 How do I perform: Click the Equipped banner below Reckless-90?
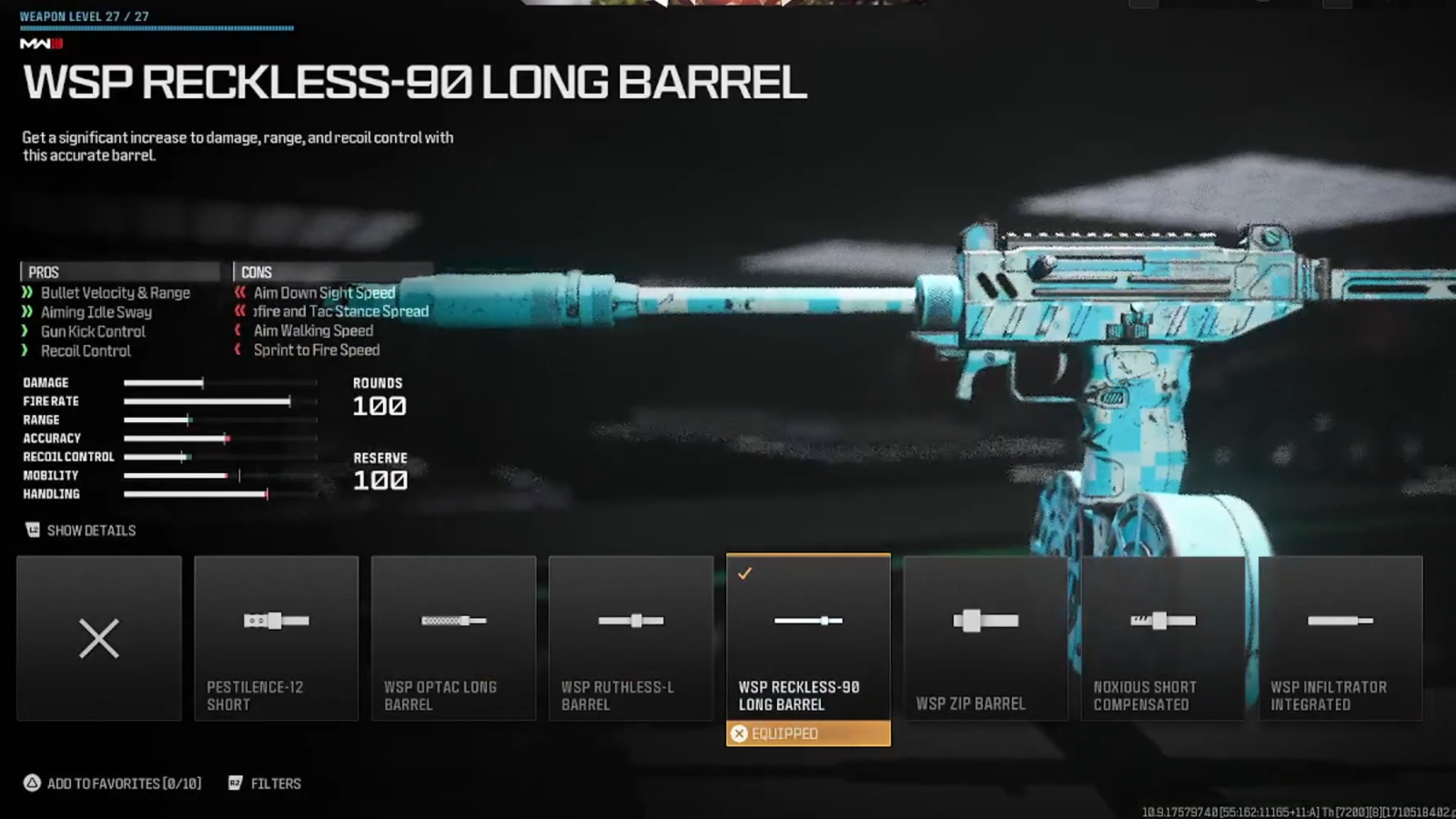807,733
